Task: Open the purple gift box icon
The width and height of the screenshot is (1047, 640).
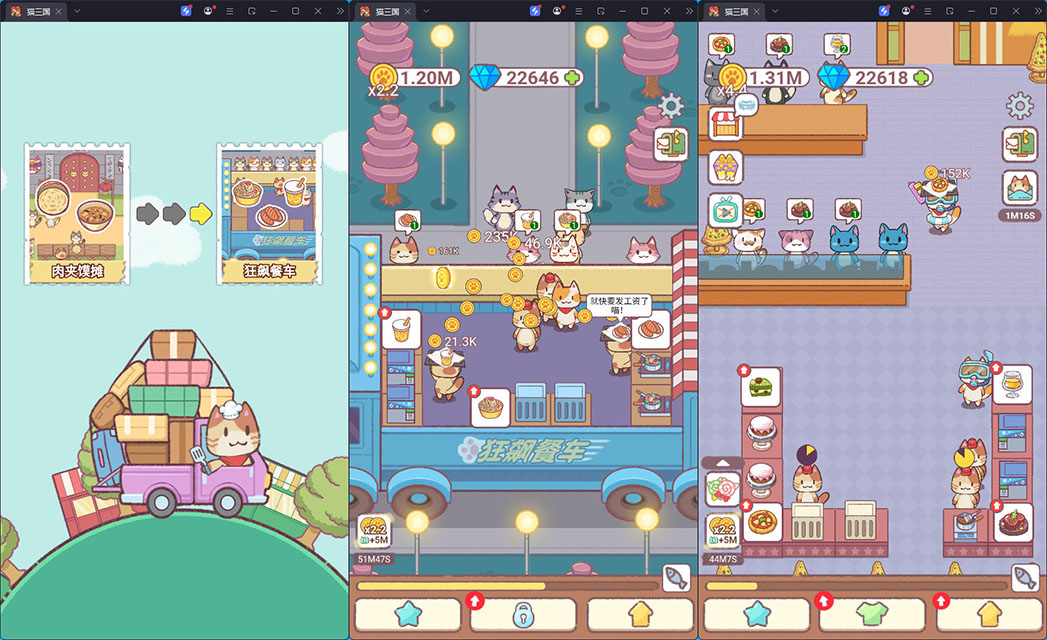Action: click(725, 167)
